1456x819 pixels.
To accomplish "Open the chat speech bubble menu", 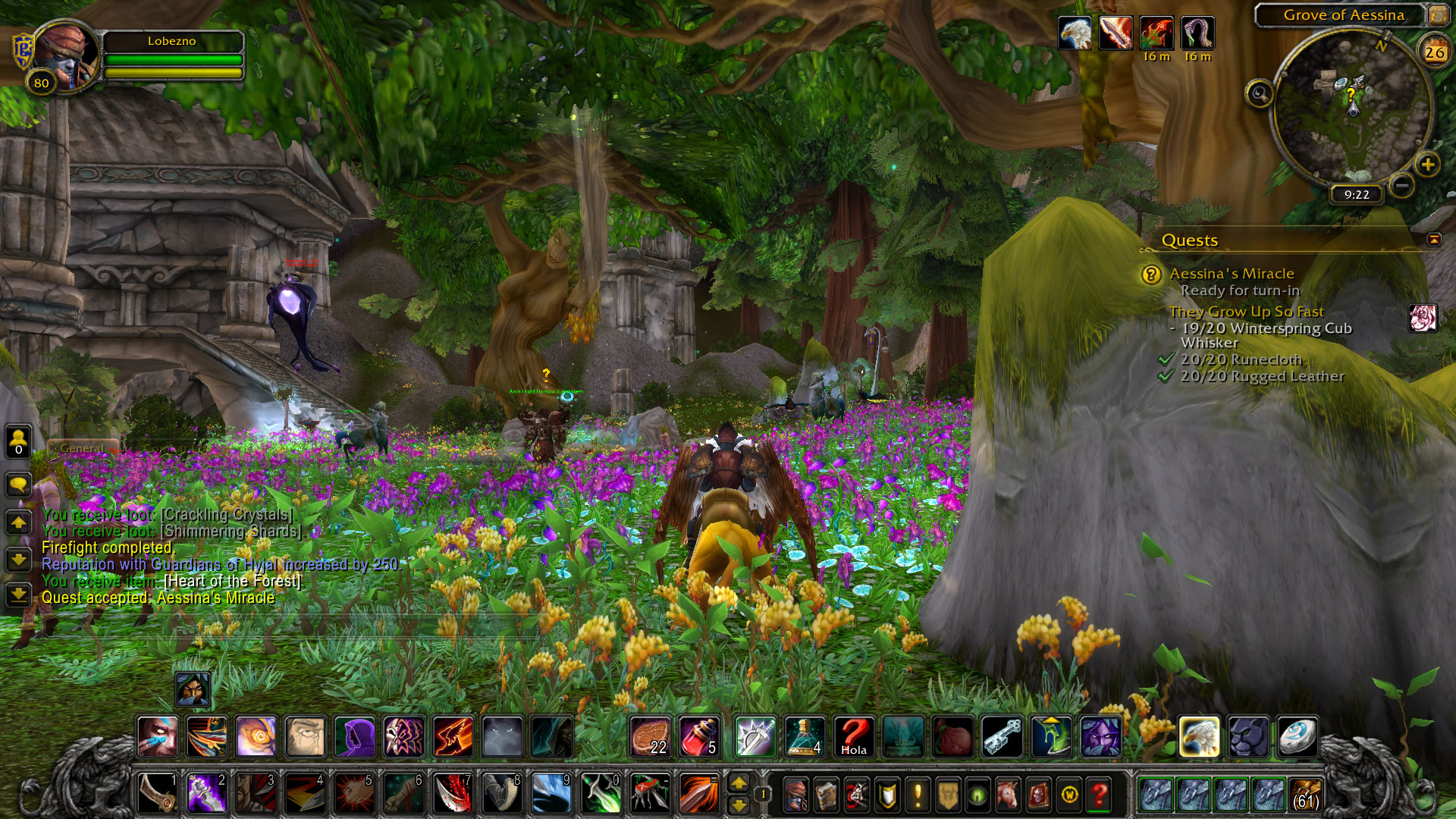I will click(x=18, y=485).
